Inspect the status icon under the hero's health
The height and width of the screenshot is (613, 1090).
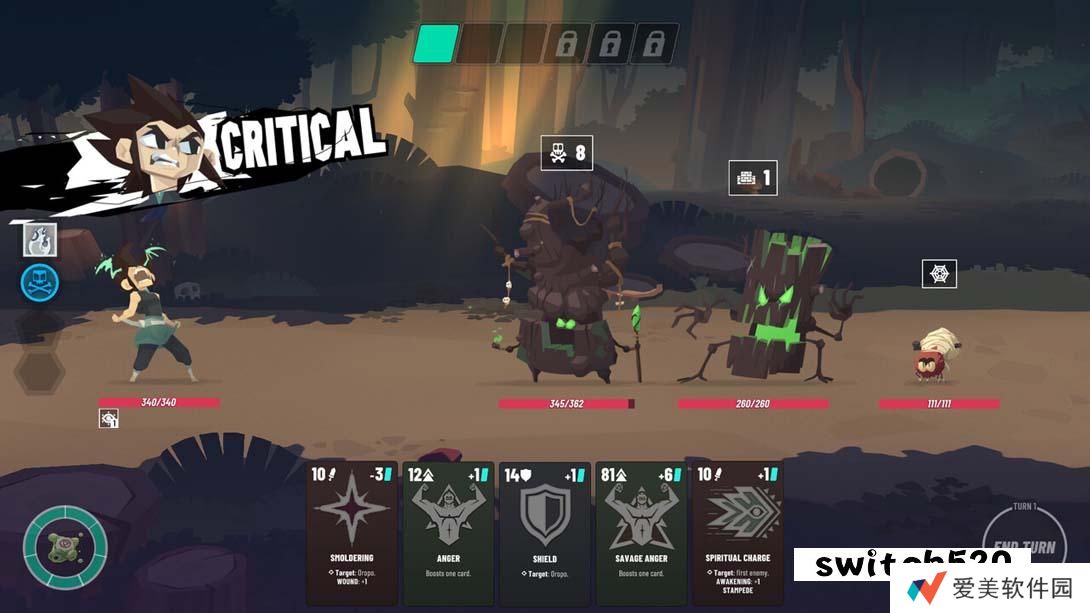click(109, 419)
